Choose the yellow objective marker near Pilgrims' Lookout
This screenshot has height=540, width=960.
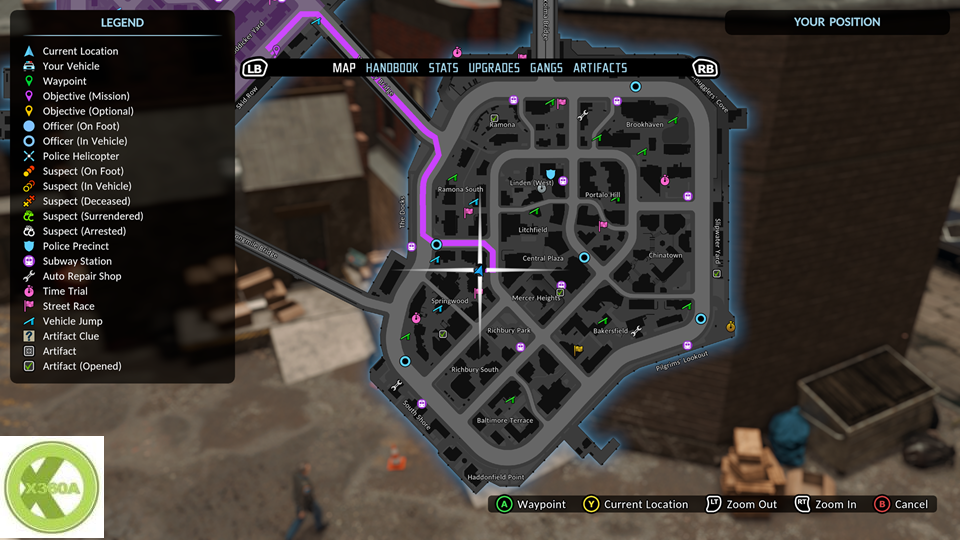[731, 326]
